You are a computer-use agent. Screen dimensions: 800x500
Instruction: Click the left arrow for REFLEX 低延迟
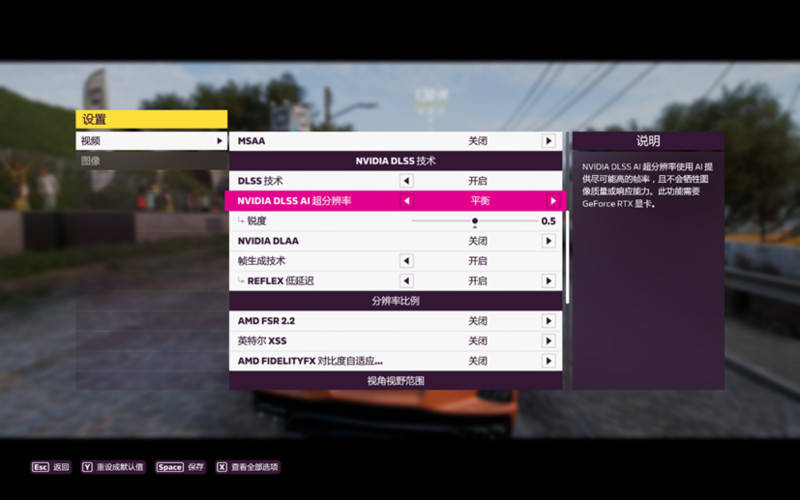pyautogui.click(x=406, y=281)
